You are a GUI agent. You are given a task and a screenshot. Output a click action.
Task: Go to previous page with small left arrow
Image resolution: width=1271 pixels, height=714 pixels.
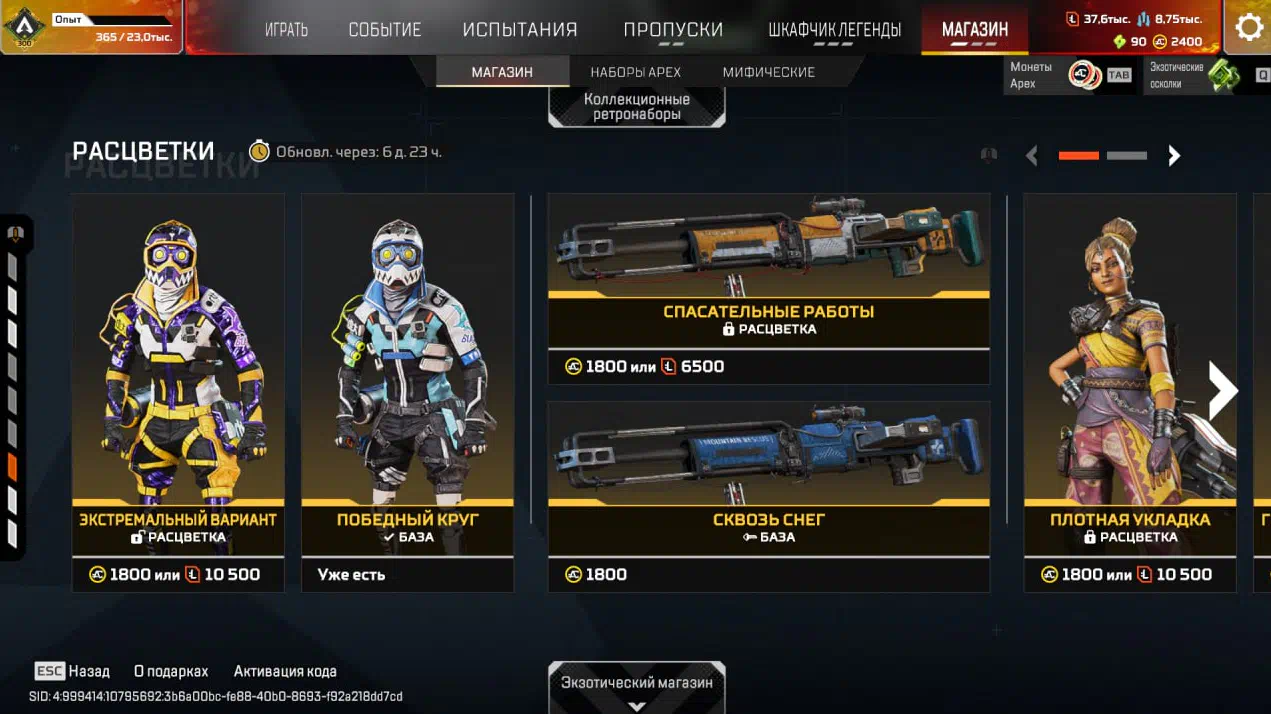pyautogui.click(x=1032, y=156)
